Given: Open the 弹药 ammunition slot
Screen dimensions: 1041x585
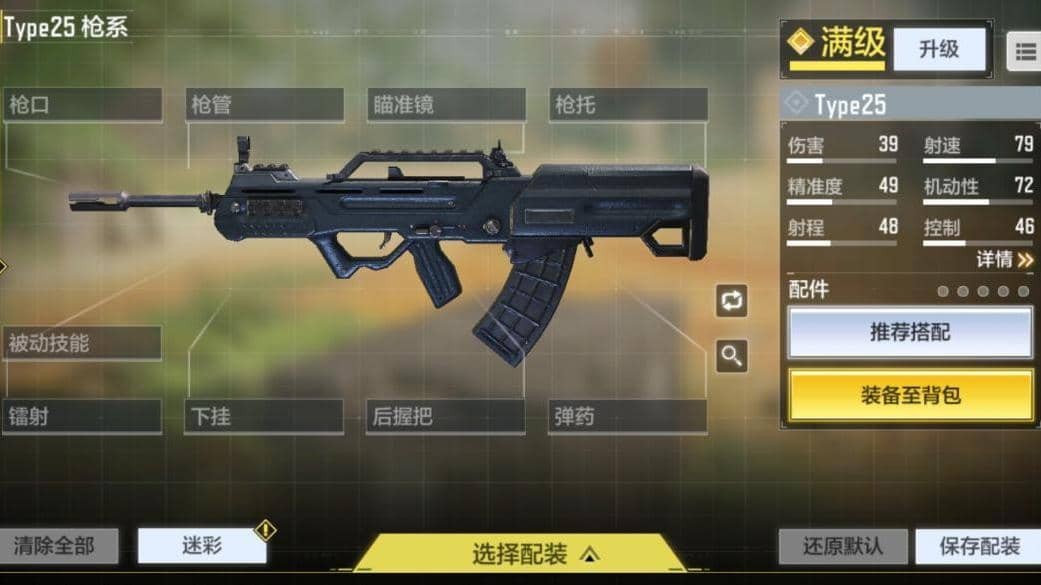Looking at the screenshot, I should pyautogui.click(x=628, y=417).
